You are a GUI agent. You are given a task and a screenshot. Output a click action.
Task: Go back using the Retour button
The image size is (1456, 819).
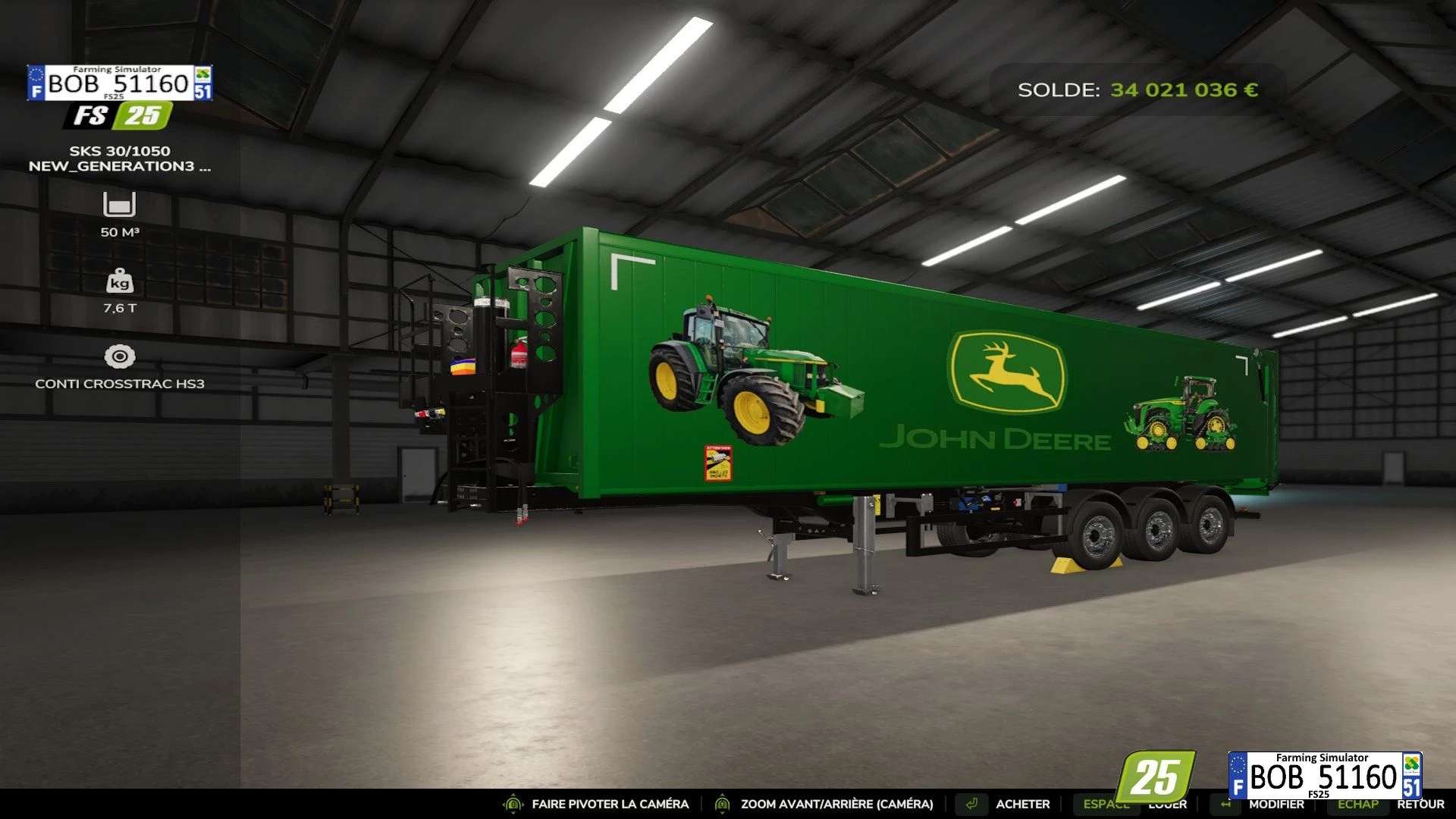coord(1420,805)
